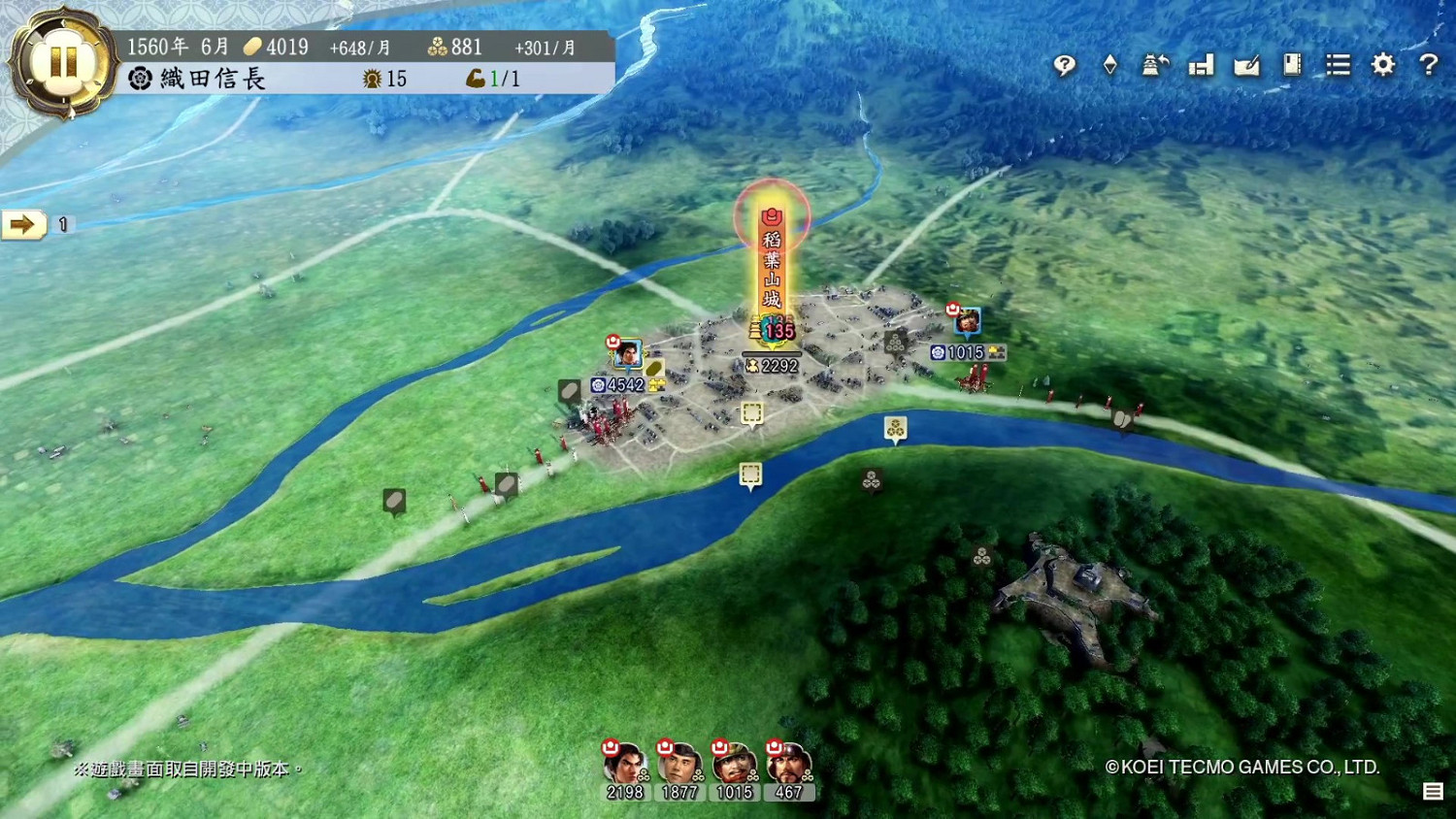Image resolution: width=1456 pixels, height=819 pixels.
Task: Click the gold pause button
Action: (63, 62)
